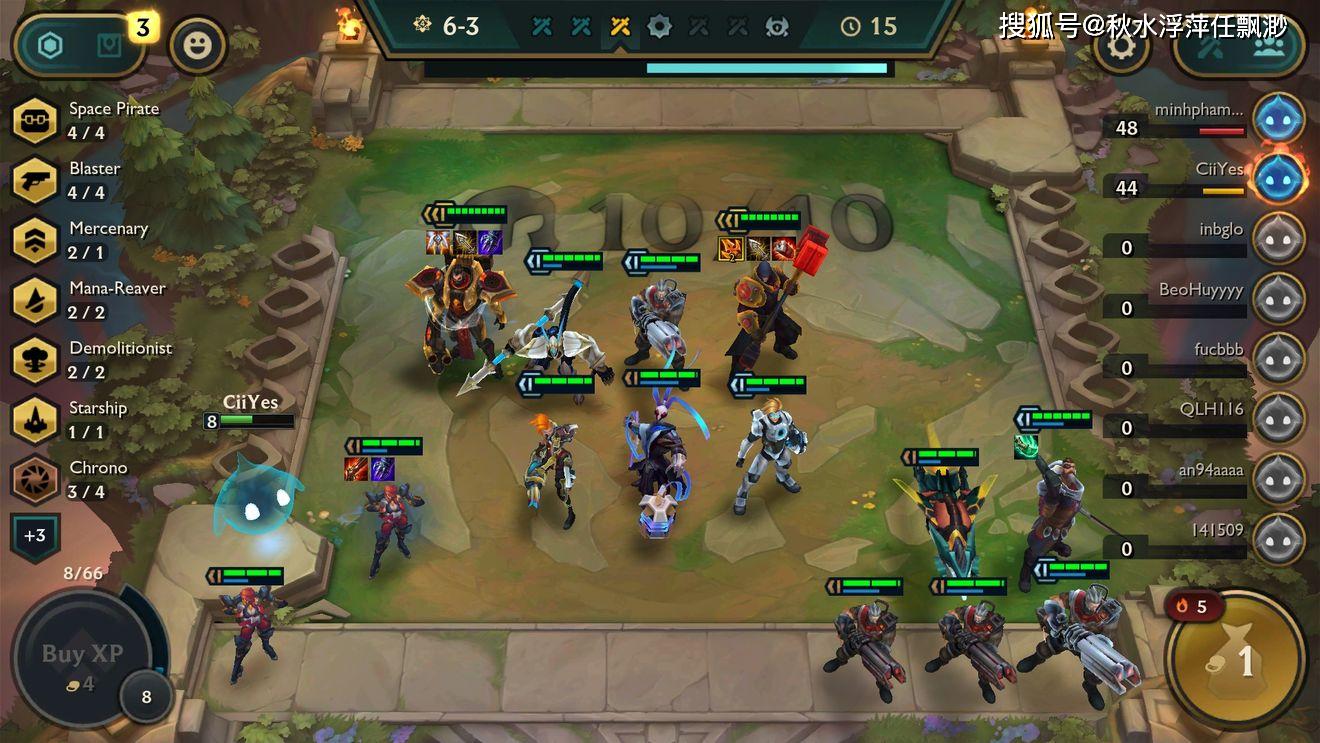
Task: Expand the +3 hidden traits
Action: [34, 536]
